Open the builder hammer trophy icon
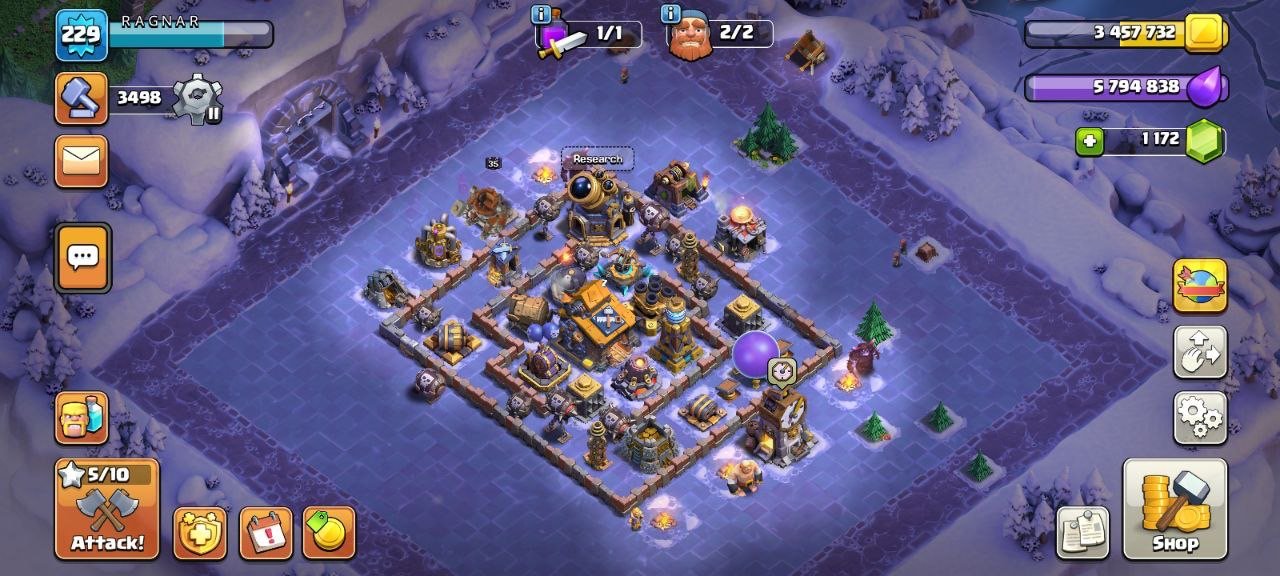This screenshot has width=1280, height=576. click(81, 98)
